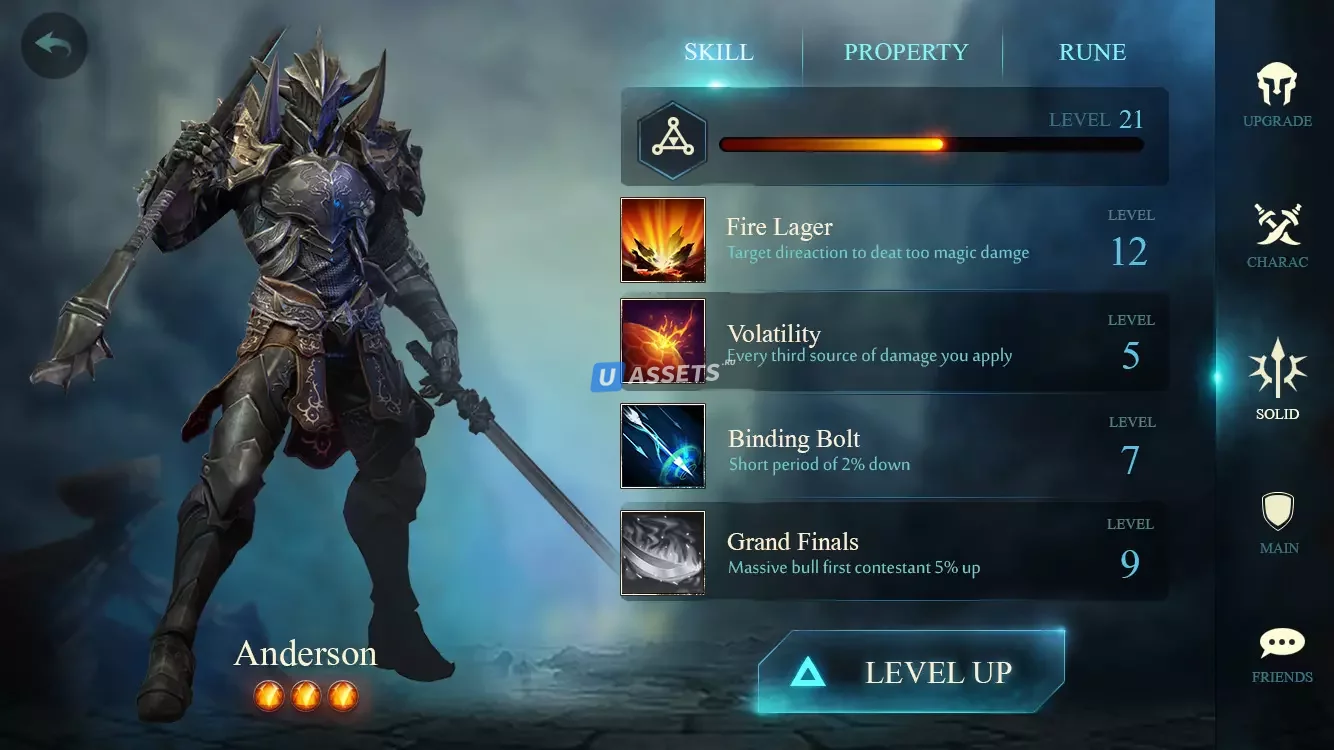Screen dimensions: 1334x750
Task: Select the Fire Lager skill icon
Action: pyautogui.click(x=662, y=240)
